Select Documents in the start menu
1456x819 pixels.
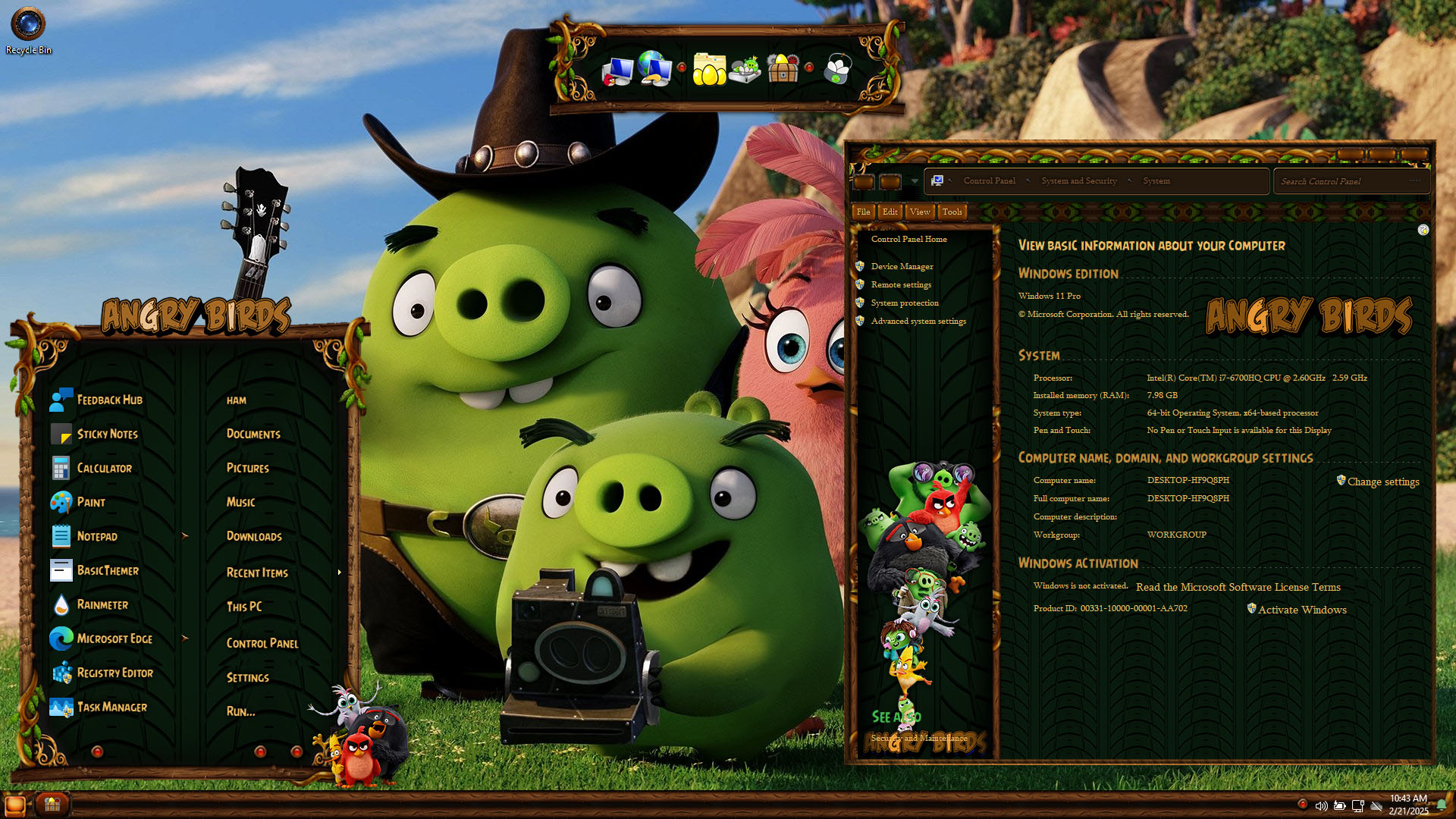tap(253, 435)
